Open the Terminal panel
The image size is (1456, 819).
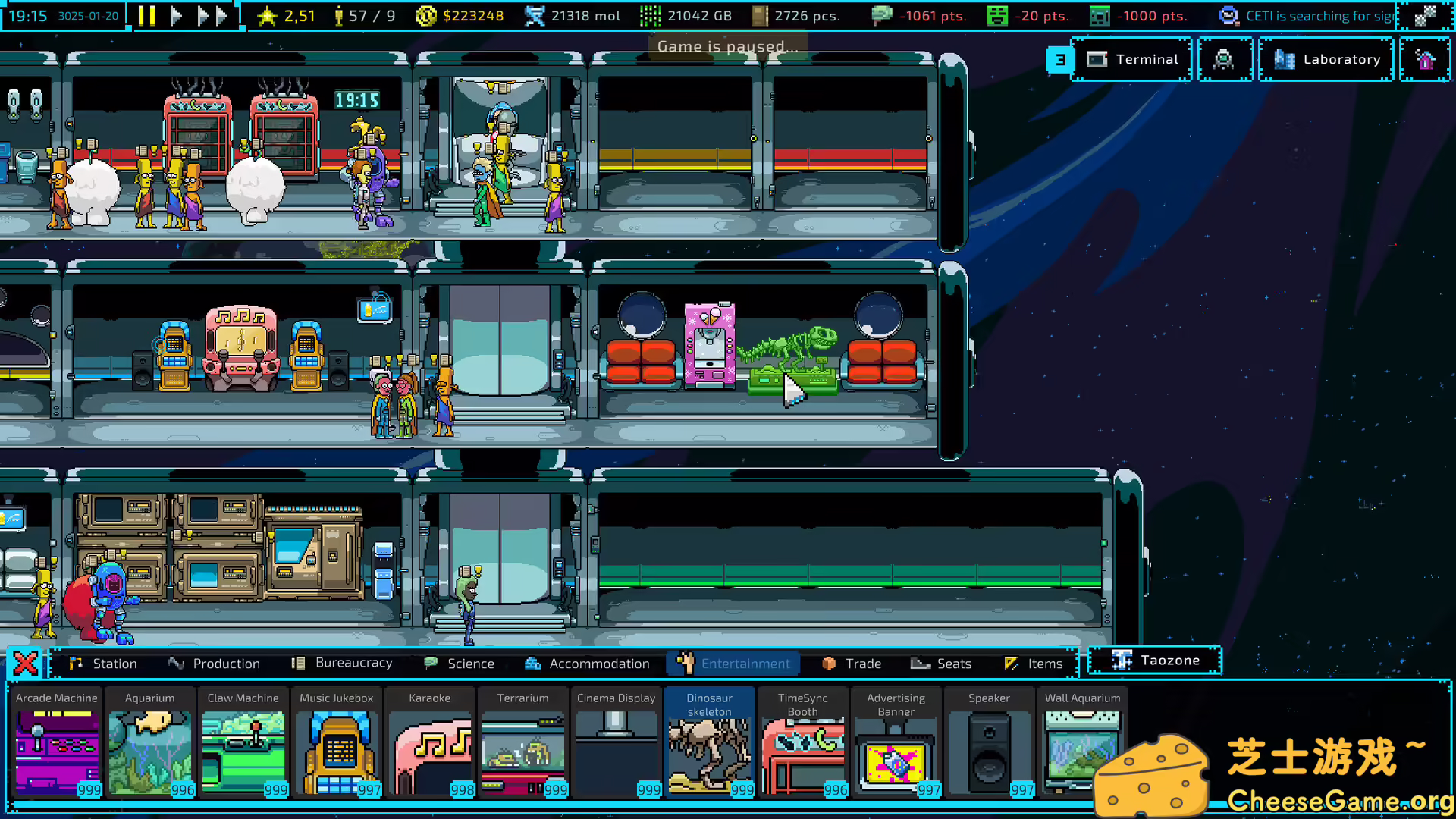click(1133, 59)
